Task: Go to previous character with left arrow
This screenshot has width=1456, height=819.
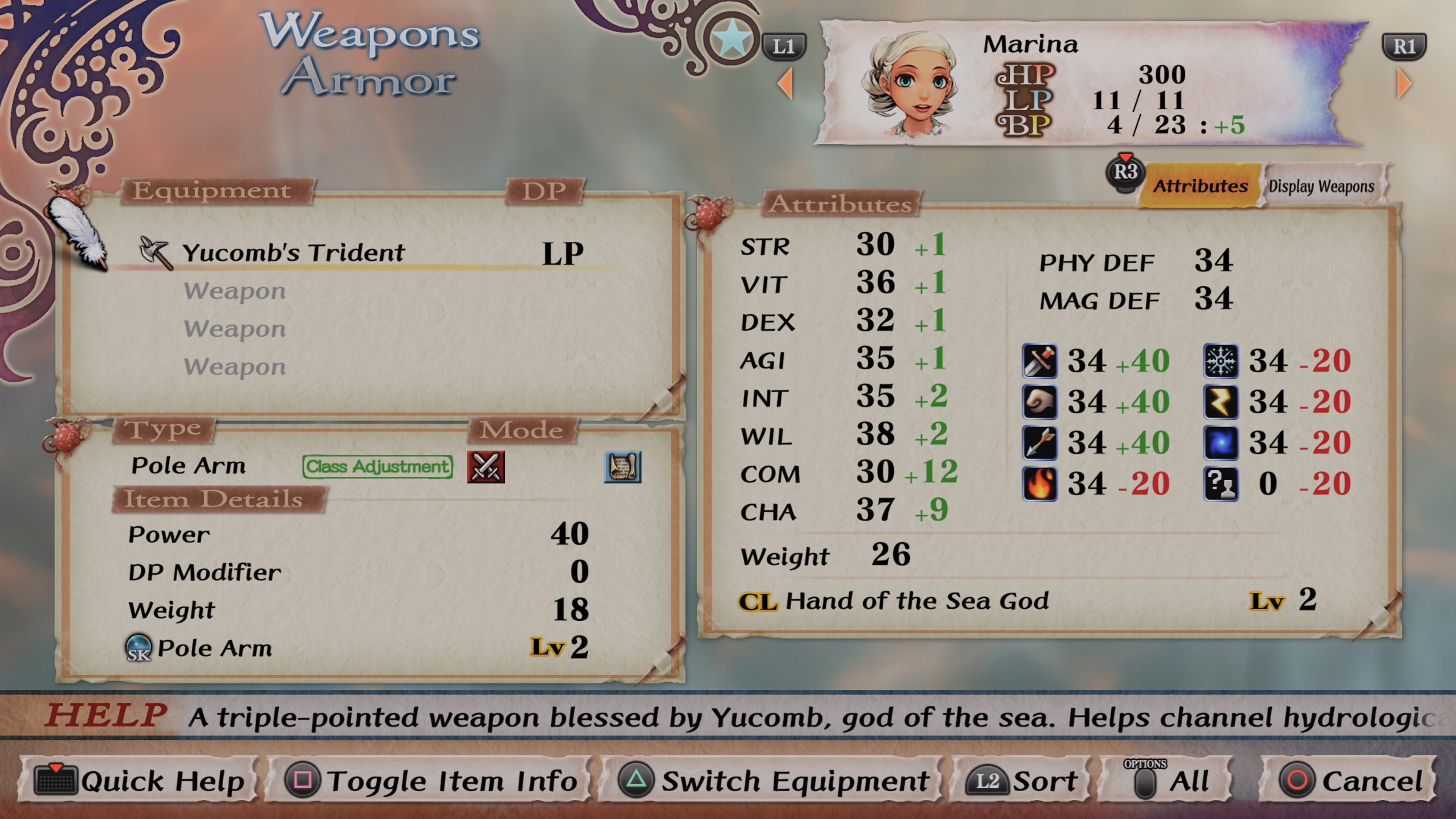Action: (x=786, y=84)
